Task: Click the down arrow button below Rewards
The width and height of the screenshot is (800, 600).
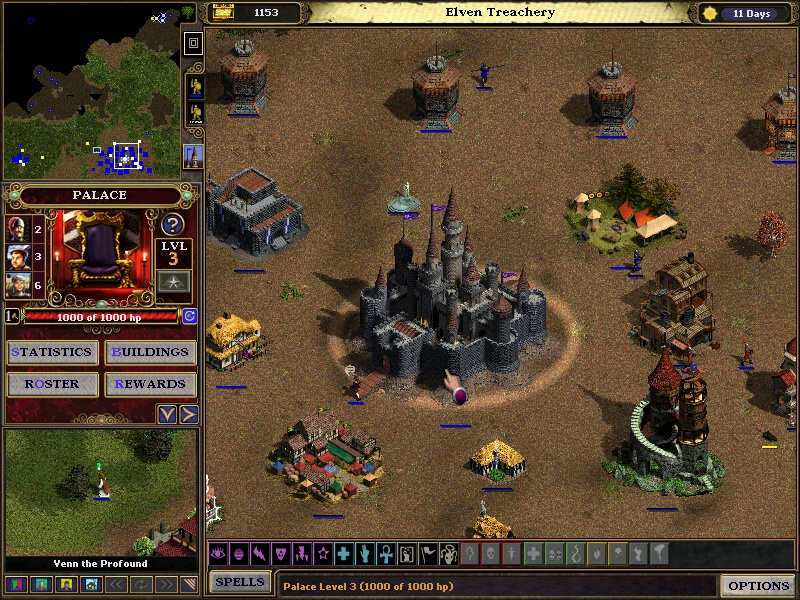Action: click(x=167, y=414)
